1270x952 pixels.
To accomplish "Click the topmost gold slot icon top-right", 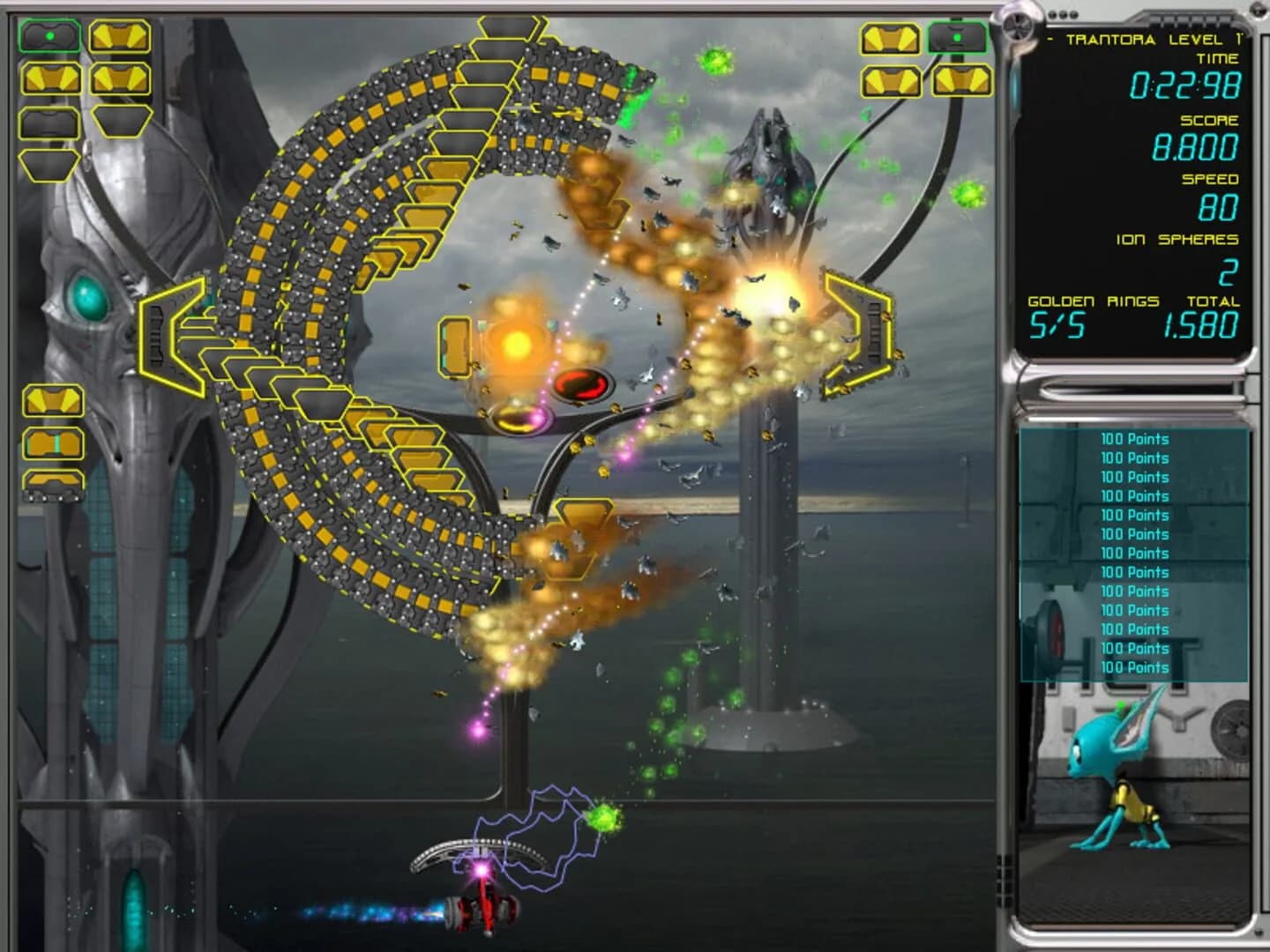I will pos(890,39).
